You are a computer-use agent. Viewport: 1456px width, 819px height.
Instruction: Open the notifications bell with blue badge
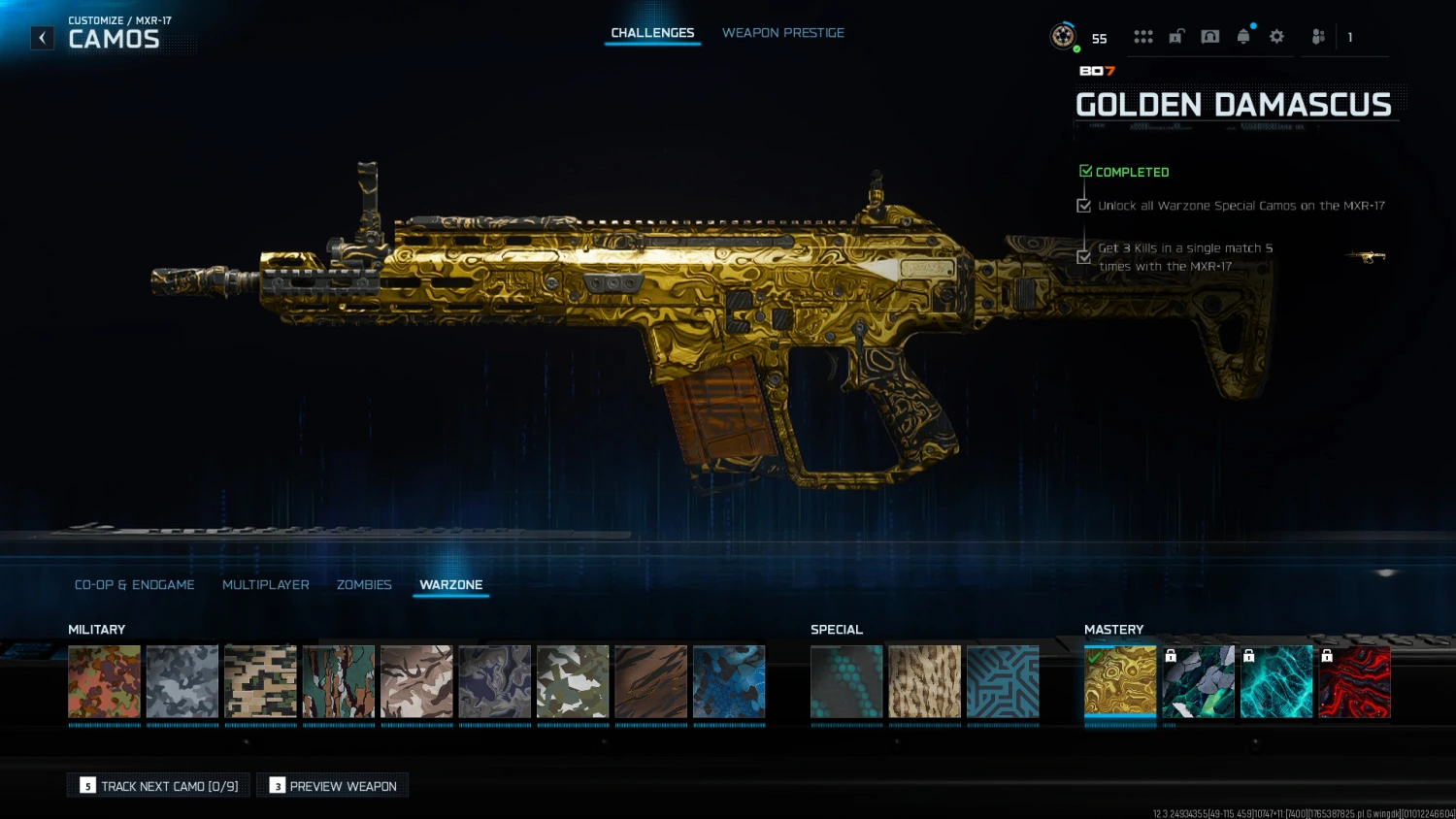pyautogui.click(x=1243, y=36)
